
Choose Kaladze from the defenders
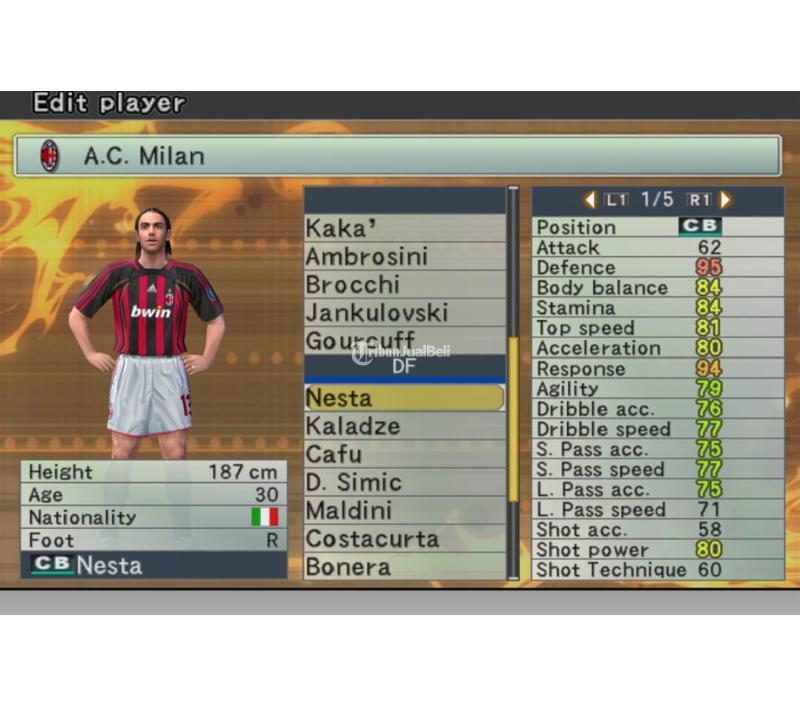(x=404, y=426)
